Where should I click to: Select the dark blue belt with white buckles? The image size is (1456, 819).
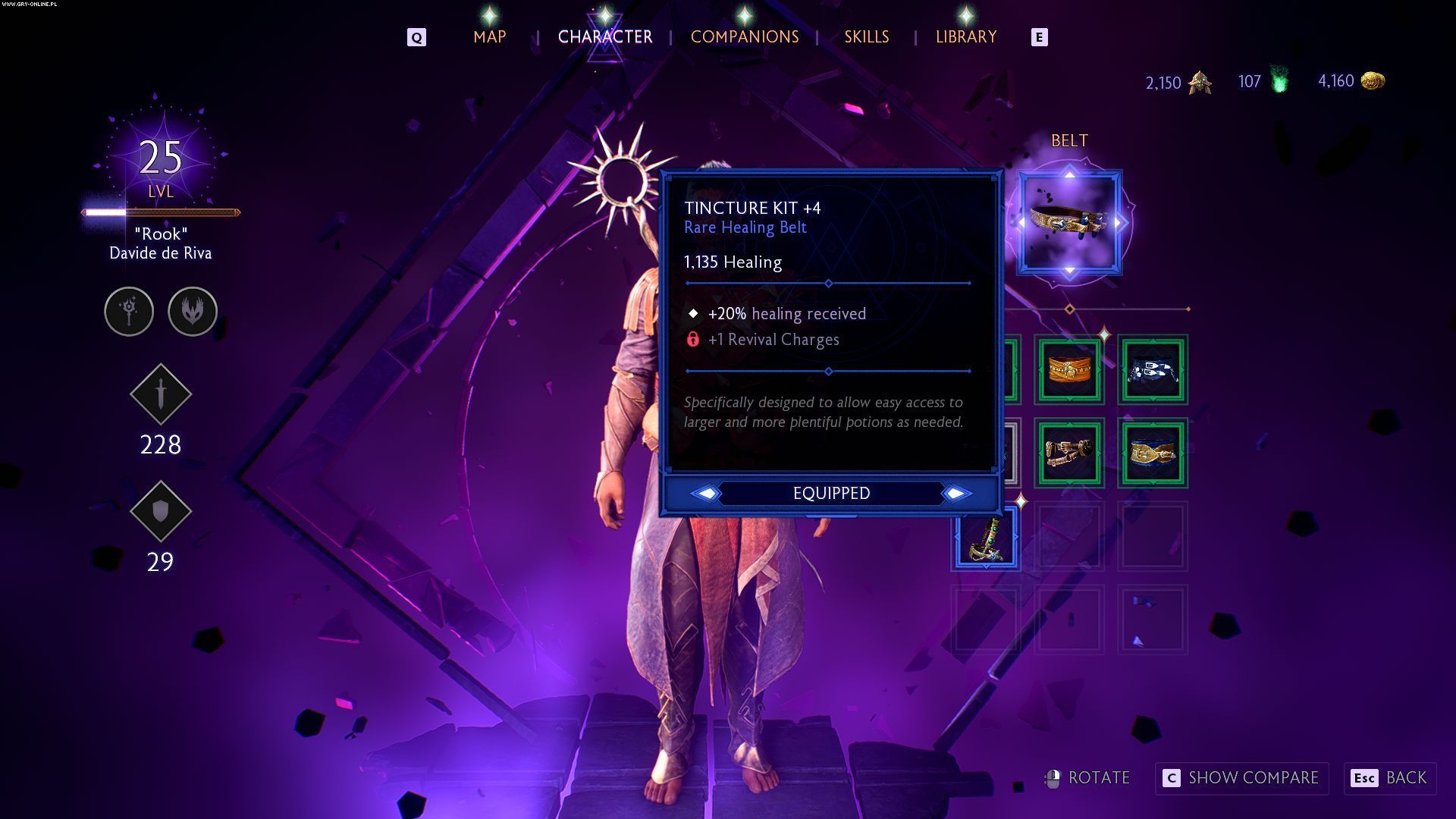tap(1153, 370)
